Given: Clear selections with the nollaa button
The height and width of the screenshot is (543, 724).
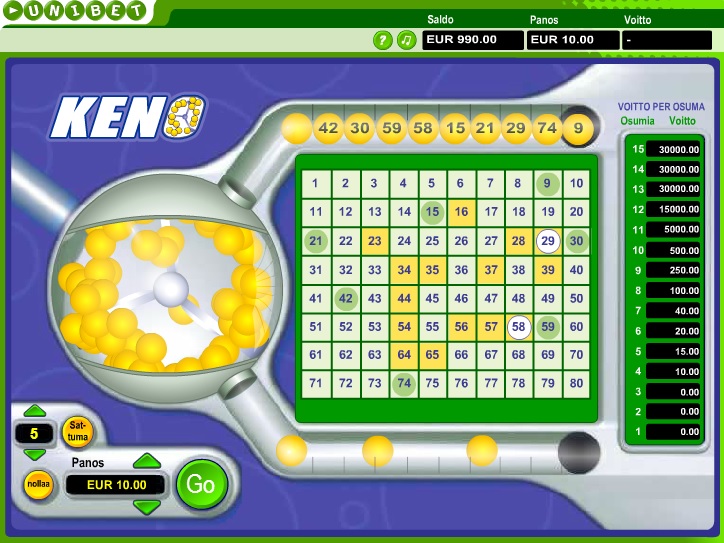Looking at the screenshot, I should 37,484.
